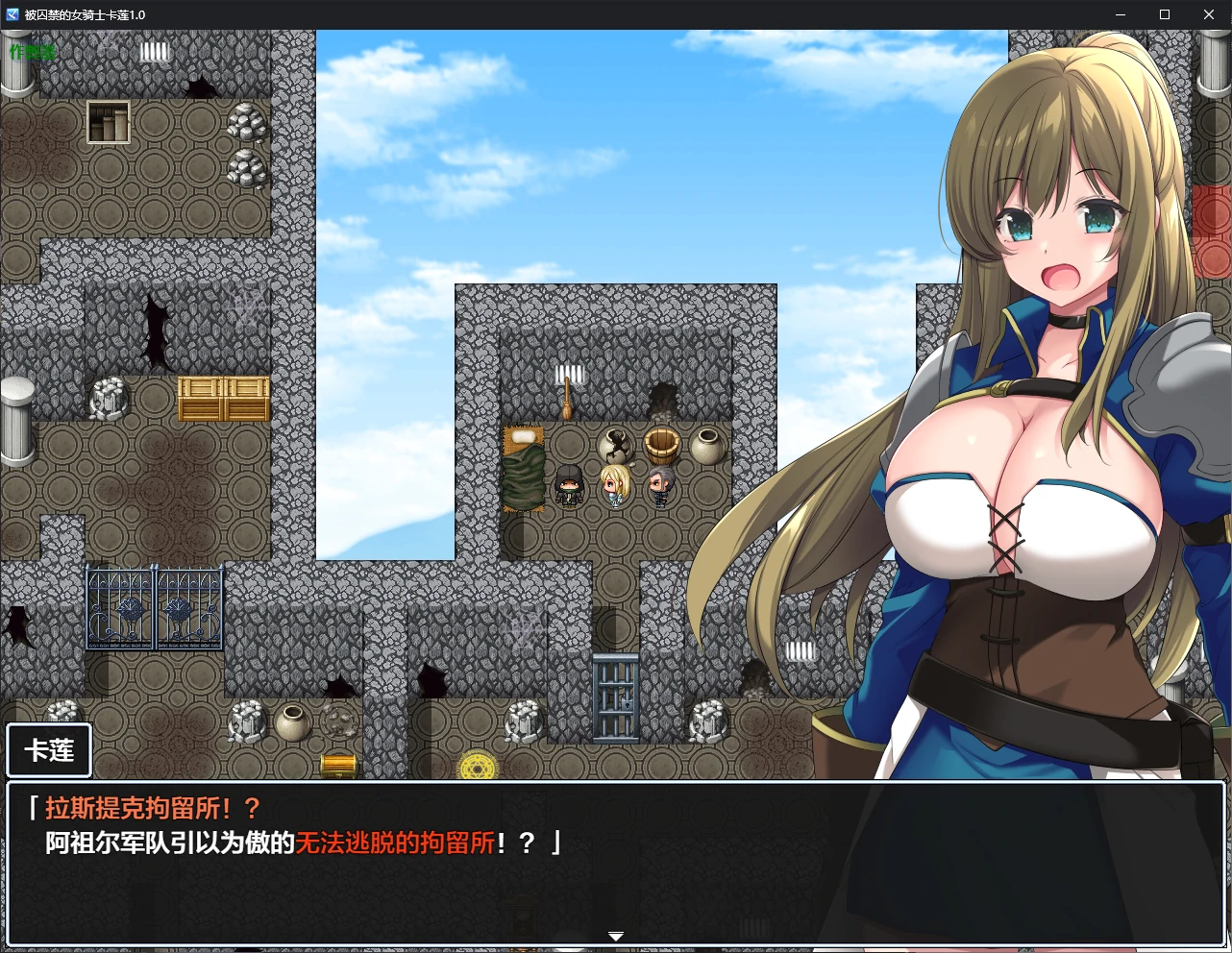Click the game icon on the title bar
Viewport: 1232px width, 953px height.
(12, 14)
